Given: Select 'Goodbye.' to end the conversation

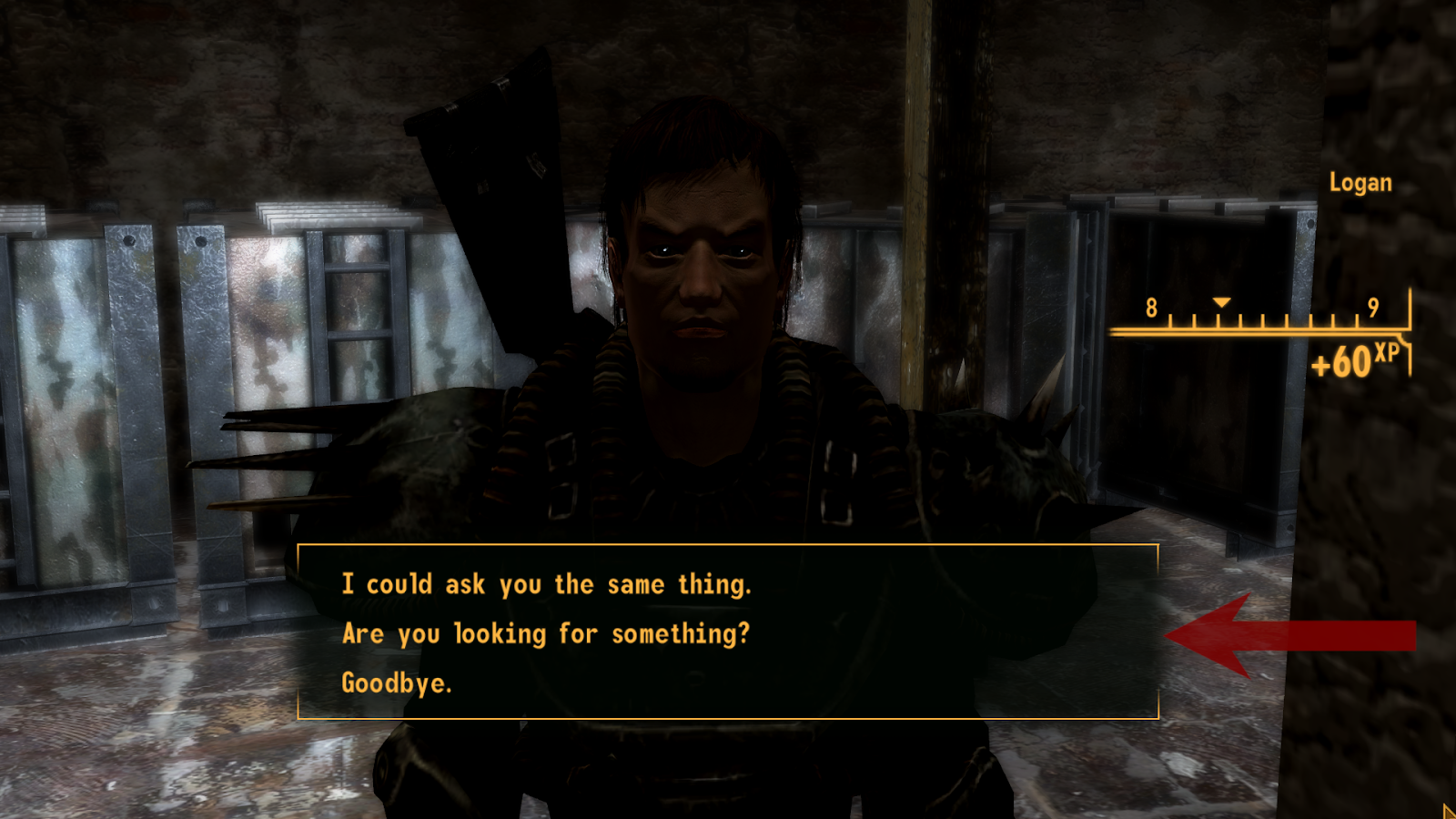Looking at the screenshot, I should tap(398, 682).
